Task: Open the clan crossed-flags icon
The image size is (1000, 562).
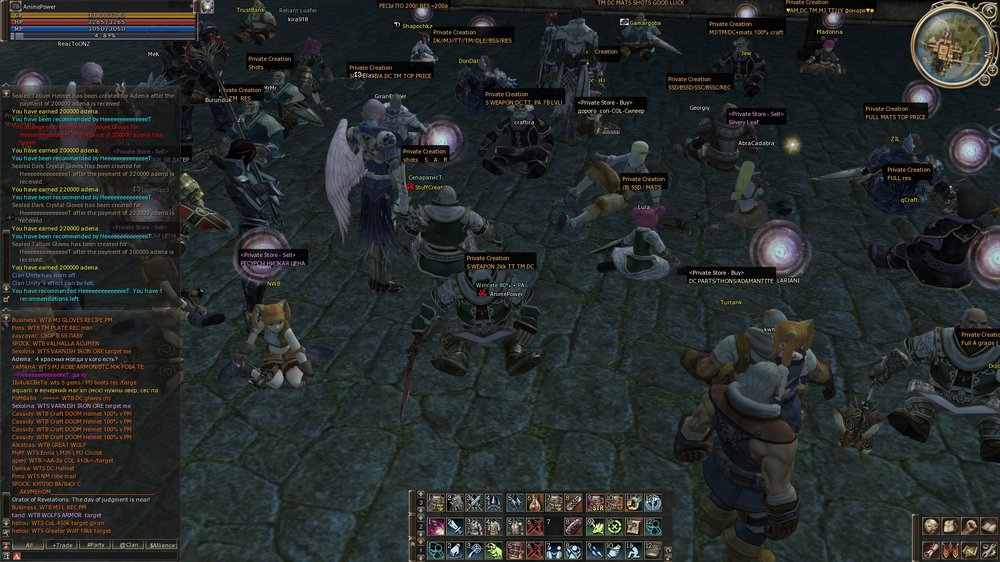Action: click(950, 550)
